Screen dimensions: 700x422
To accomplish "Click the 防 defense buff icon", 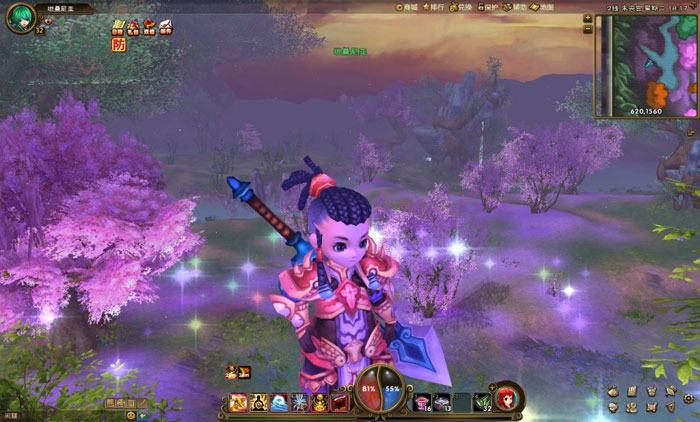I will [x=119, y=44].
